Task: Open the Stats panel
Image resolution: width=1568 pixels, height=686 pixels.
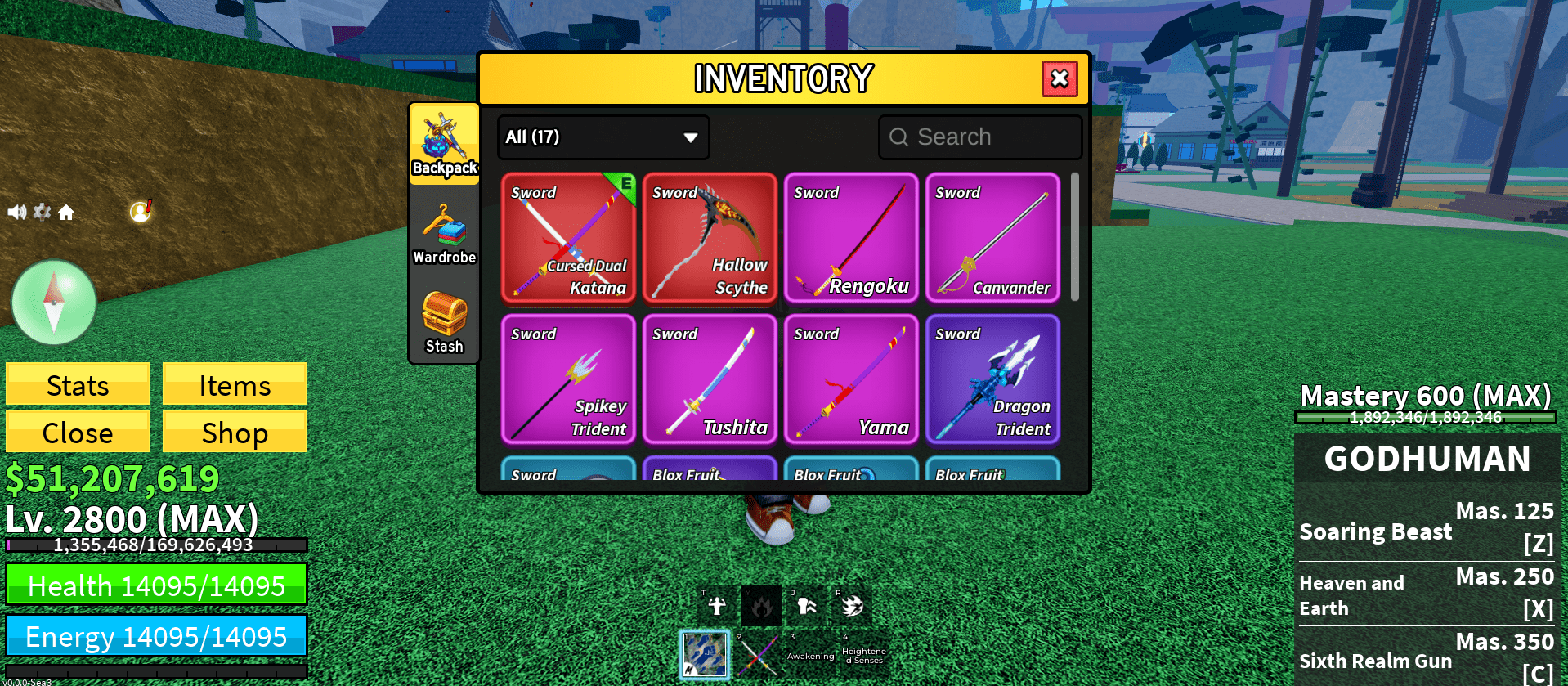Action: 77,384
